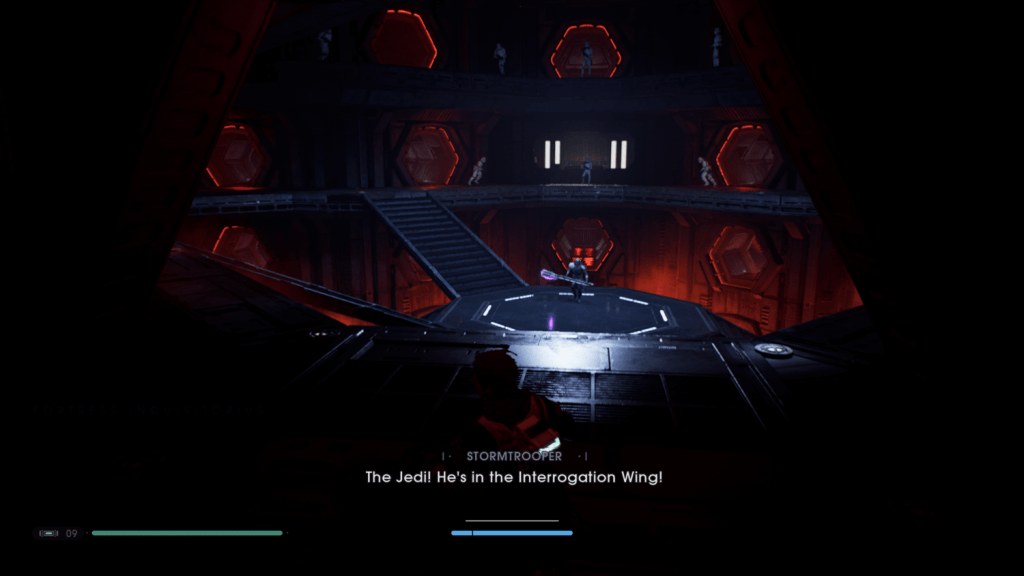1024x576 pixels.
Task: Select the stim canister icon
Action: pyautogui.click(x=48, y=533)
